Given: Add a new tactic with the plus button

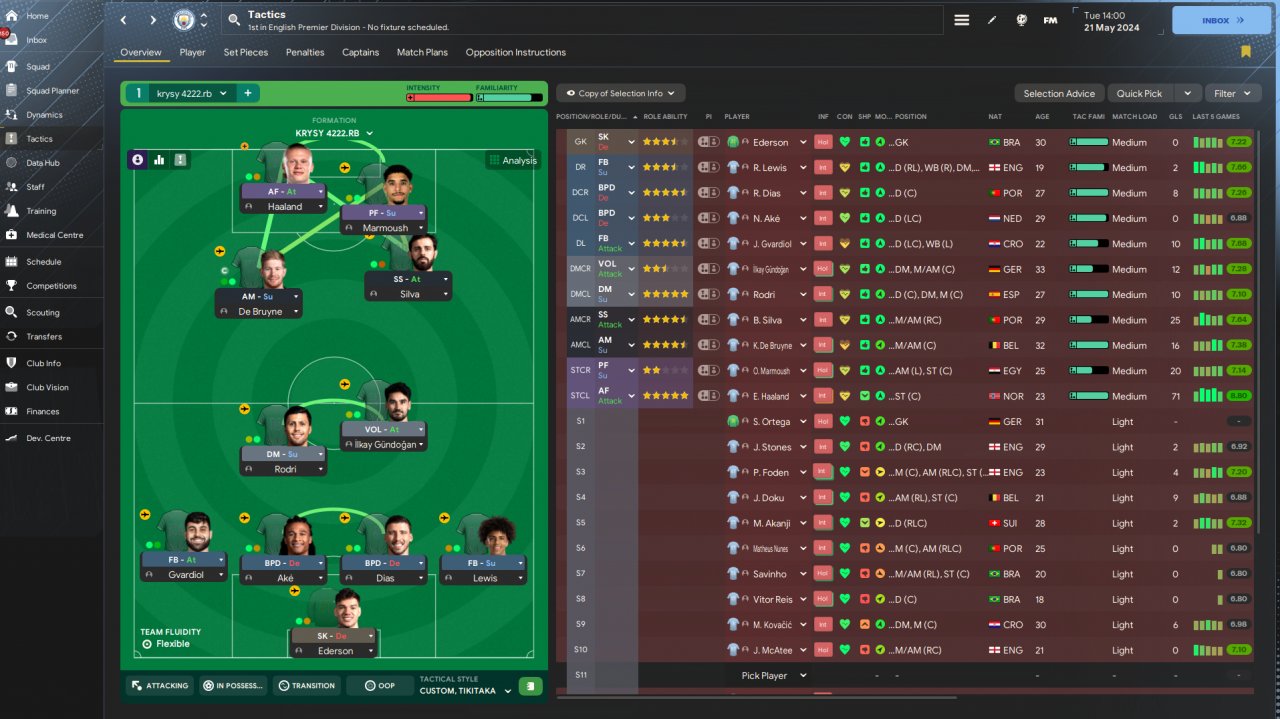Looking at the screenshot, I should coord(247,93).
